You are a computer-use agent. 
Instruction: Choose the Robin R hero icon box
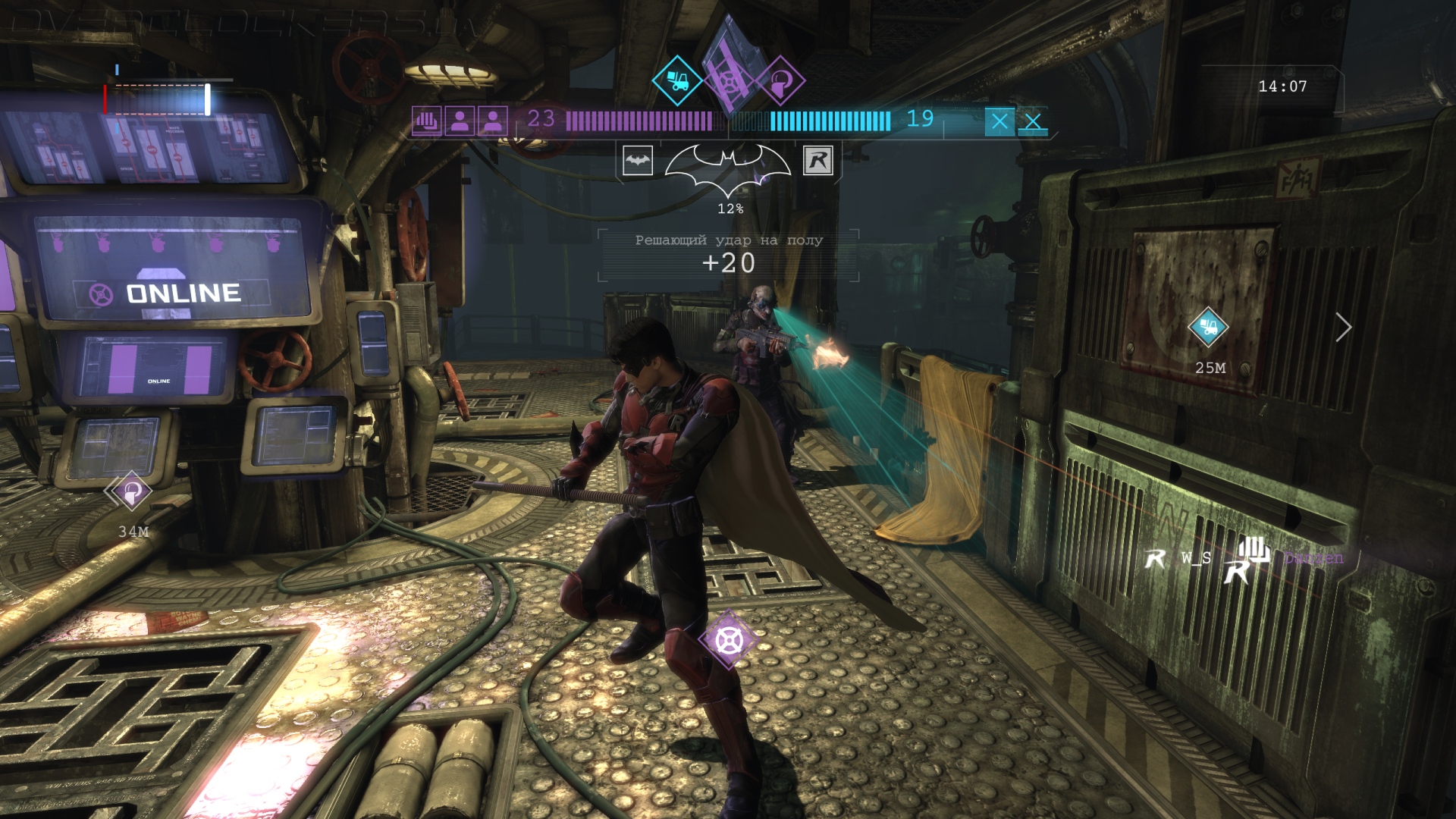(818, 161)
